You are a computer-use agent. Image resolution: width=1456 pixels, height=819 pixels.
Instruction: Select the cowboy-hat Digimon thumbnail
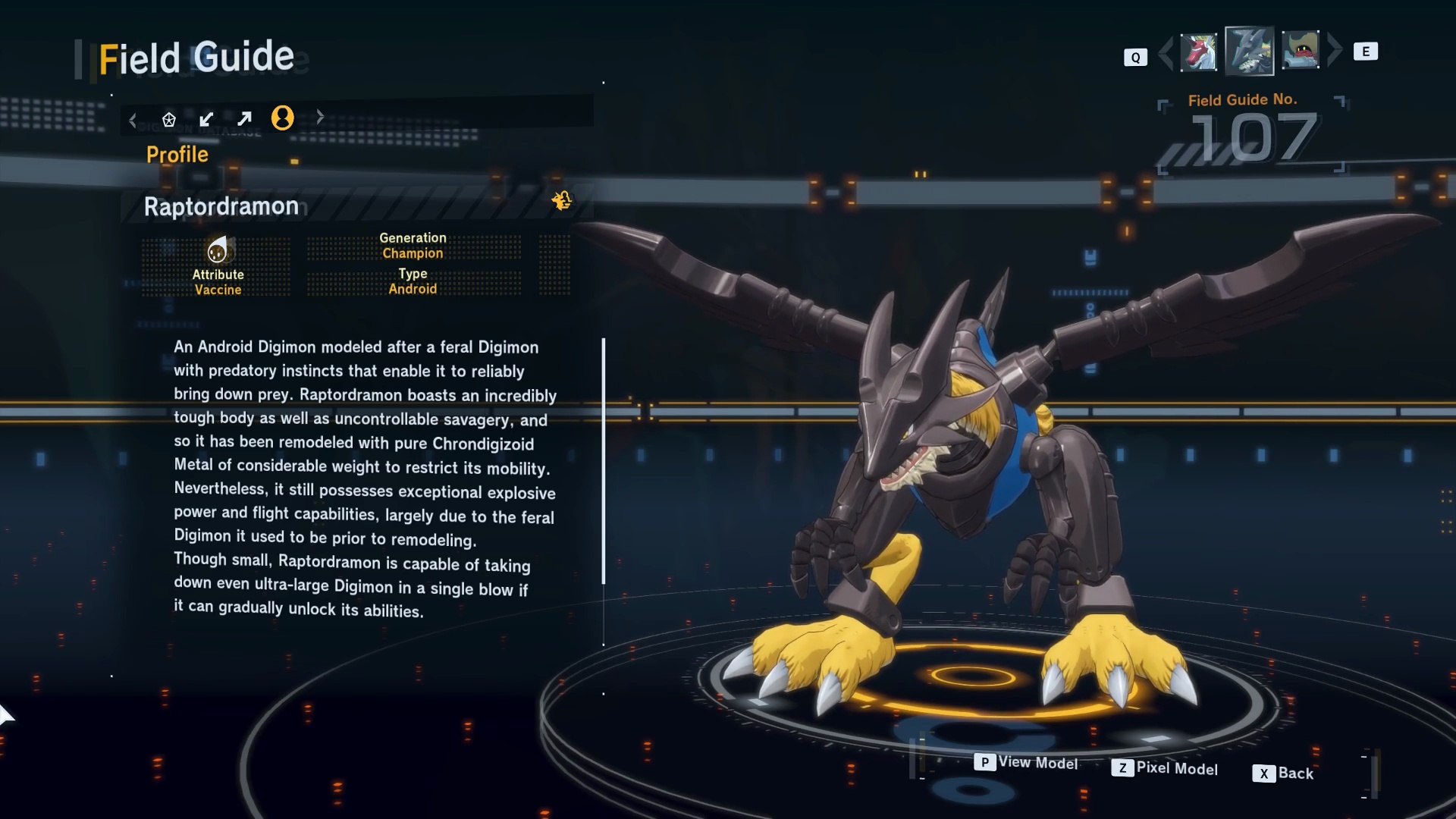1301,51
